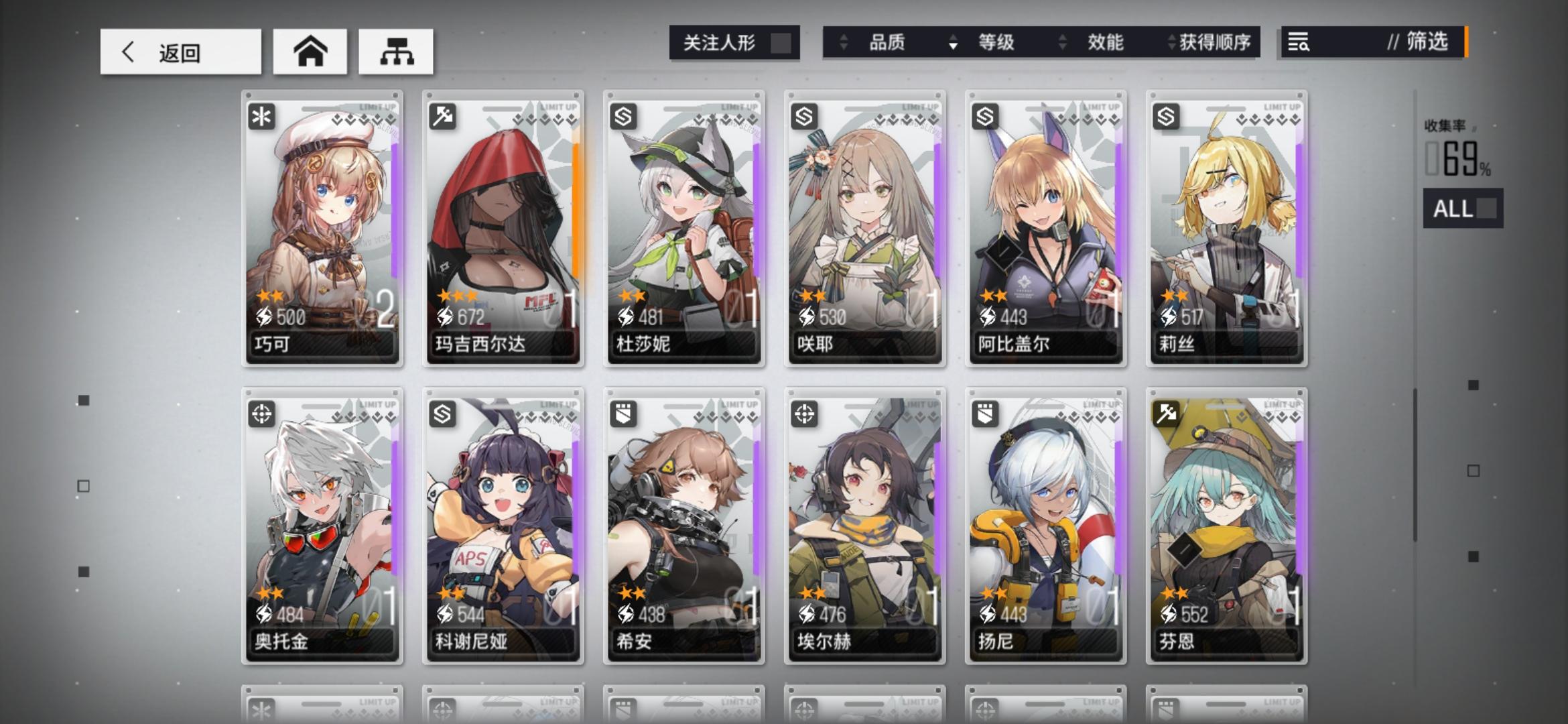Click the home icon in the top bar

(x=310, y=51)
